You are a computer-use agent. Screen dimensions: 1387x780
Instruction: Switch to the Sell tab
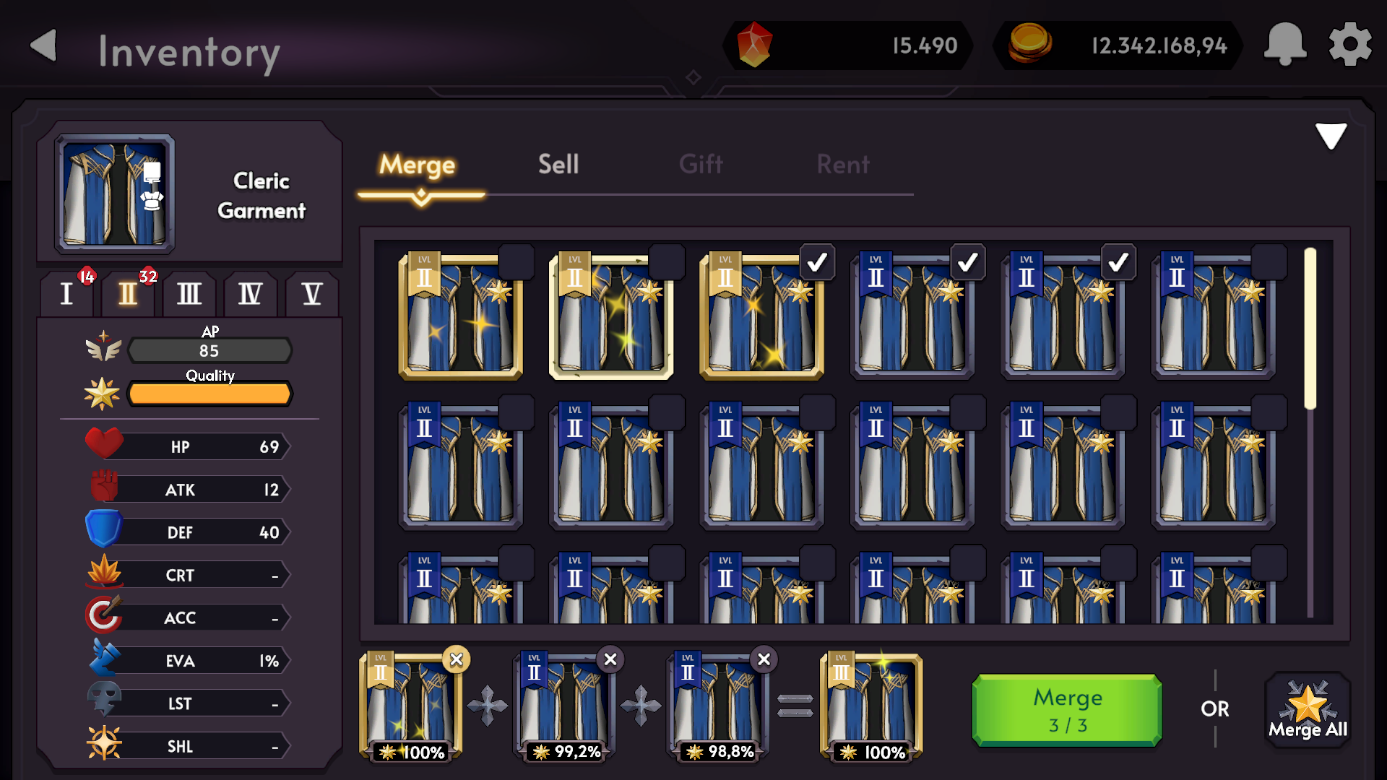[x=558, y=164]
